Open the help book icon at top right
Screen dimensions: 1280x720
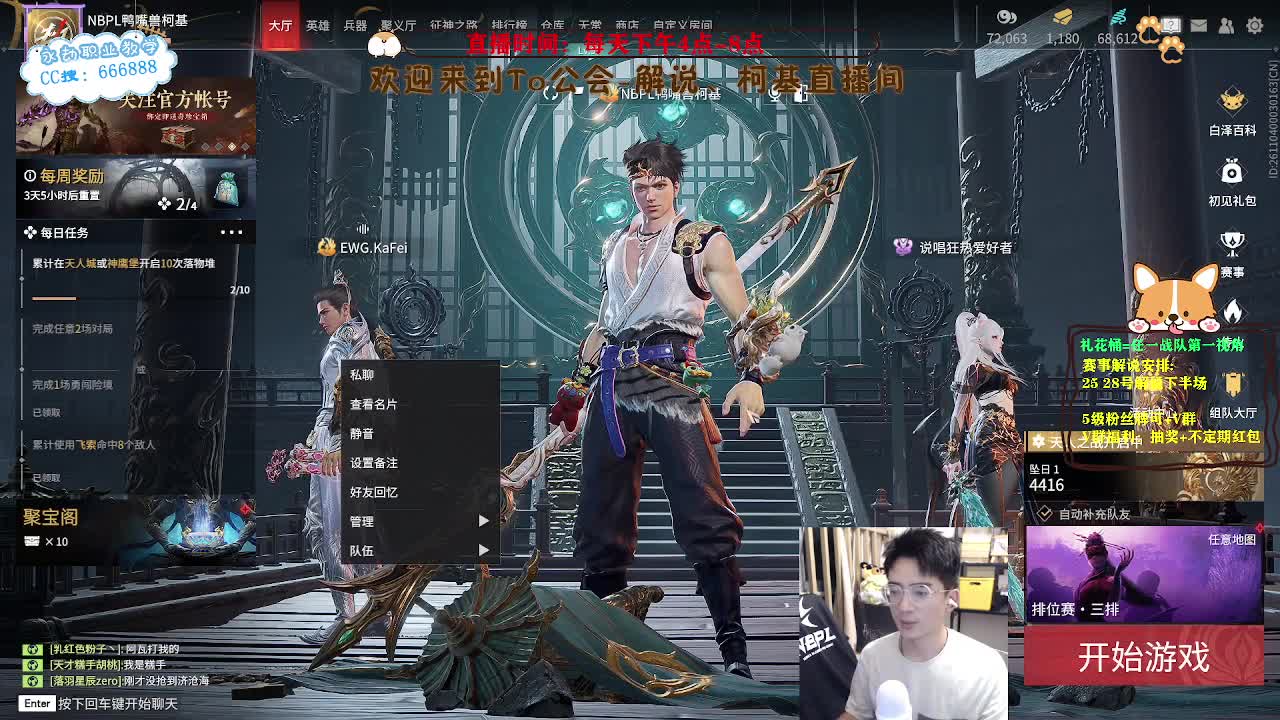click(1170, 25)
